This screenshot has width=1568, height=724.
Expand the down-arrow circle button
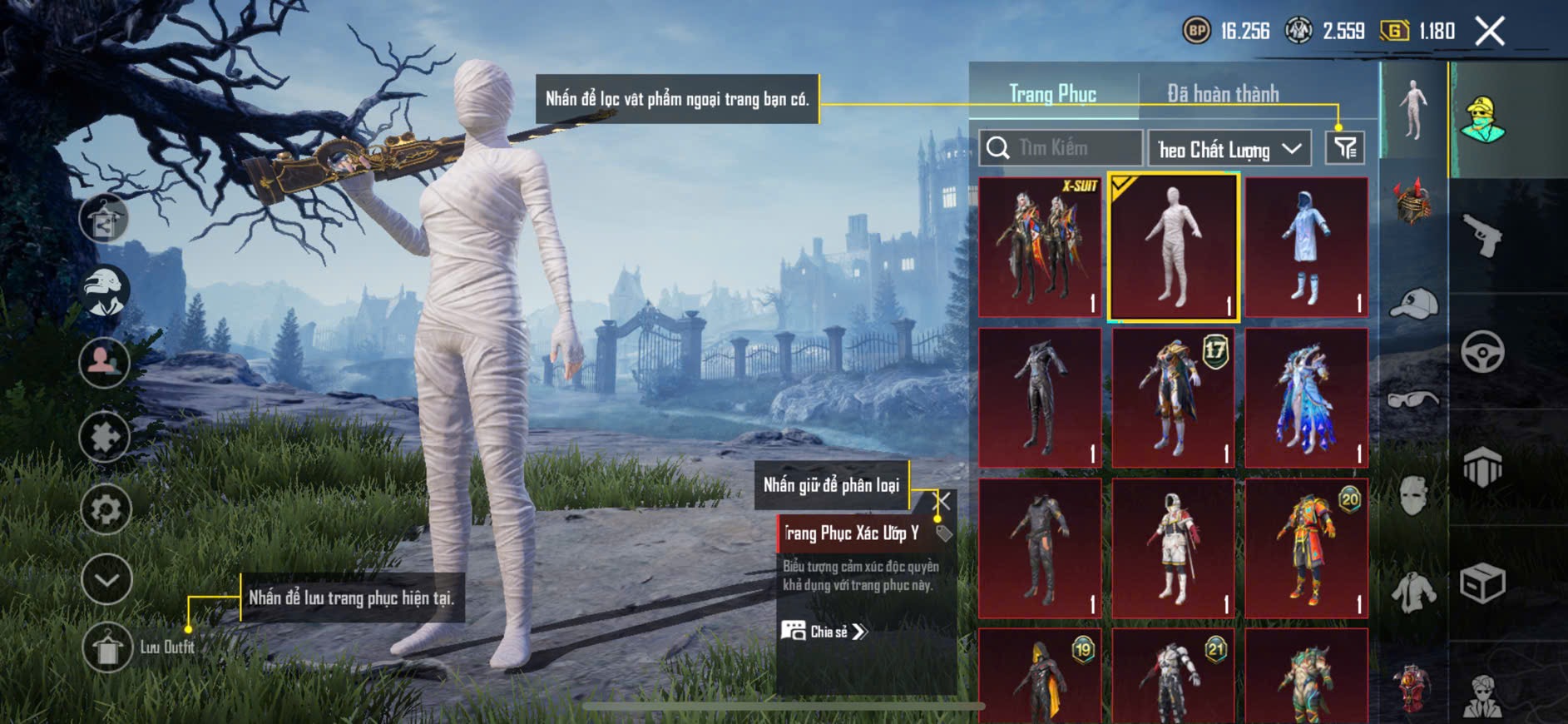106,579
